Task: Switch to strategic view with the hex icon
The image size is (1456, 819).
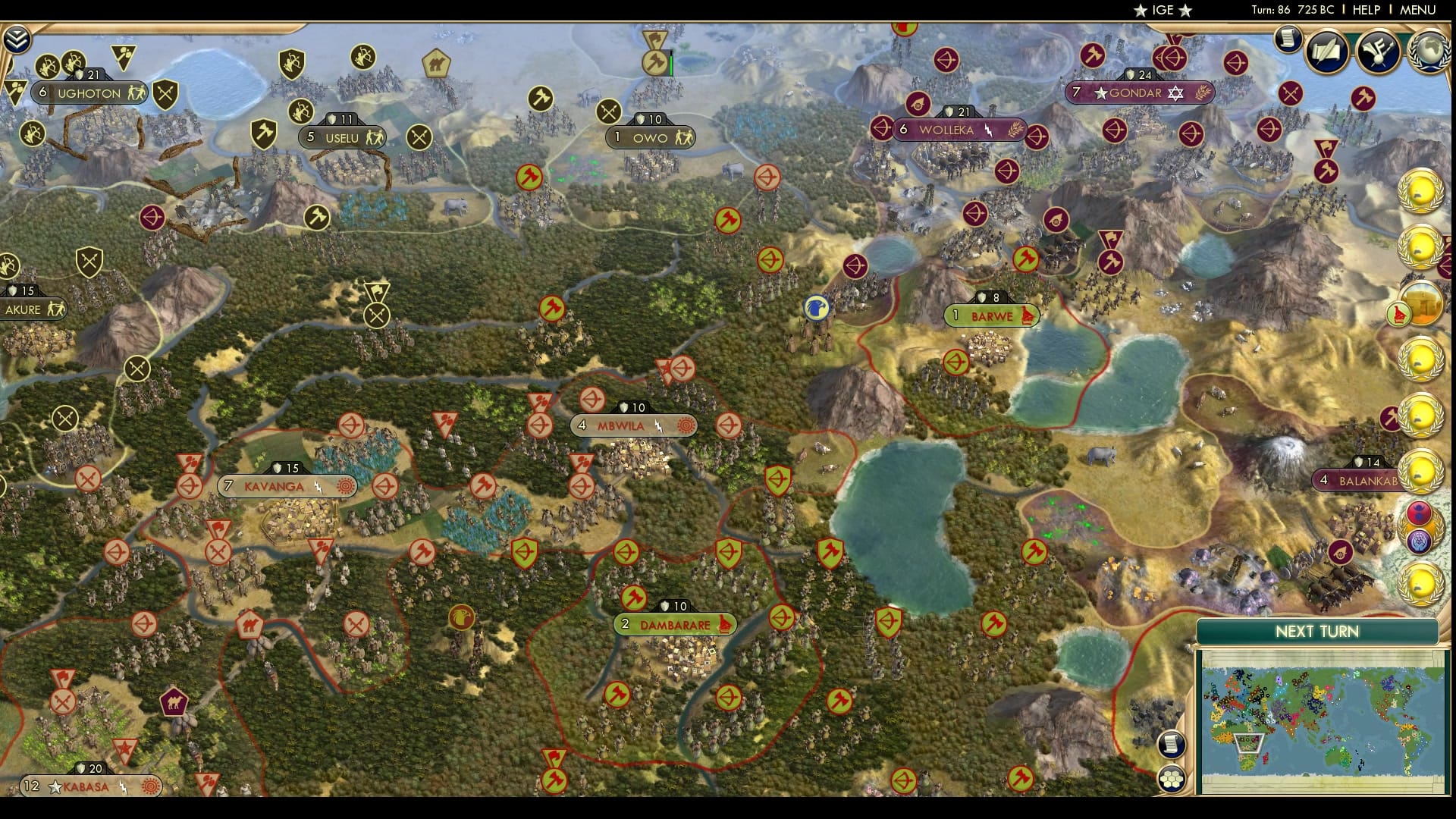Action: (1172, 777)
